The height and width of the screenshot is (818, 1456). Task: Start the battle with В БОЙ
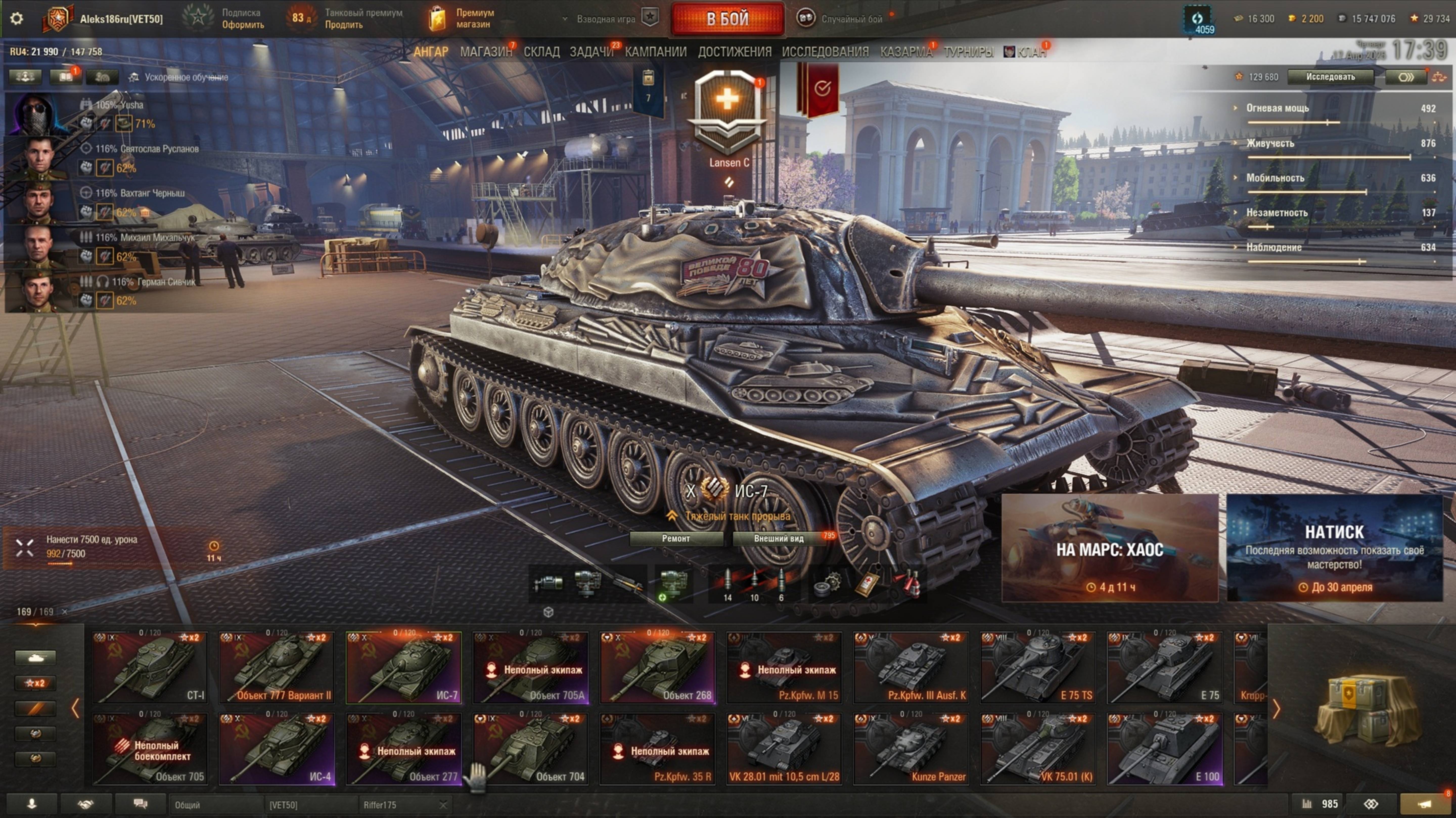click(x=727, y=19)
